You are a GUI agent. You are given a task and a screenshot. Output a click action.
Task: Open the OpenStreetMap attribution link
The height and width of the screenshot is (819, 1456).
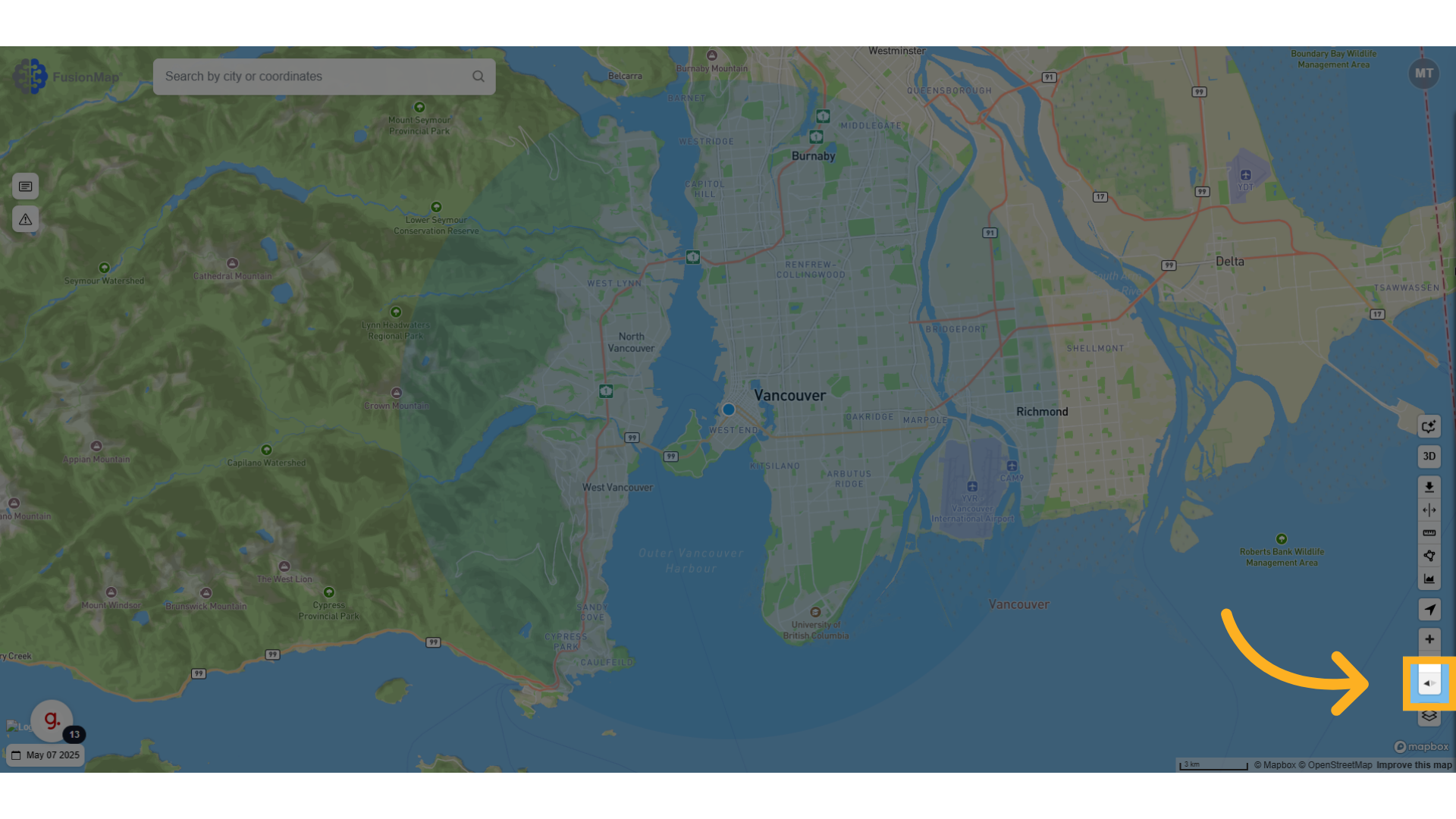pos(1337,765)
